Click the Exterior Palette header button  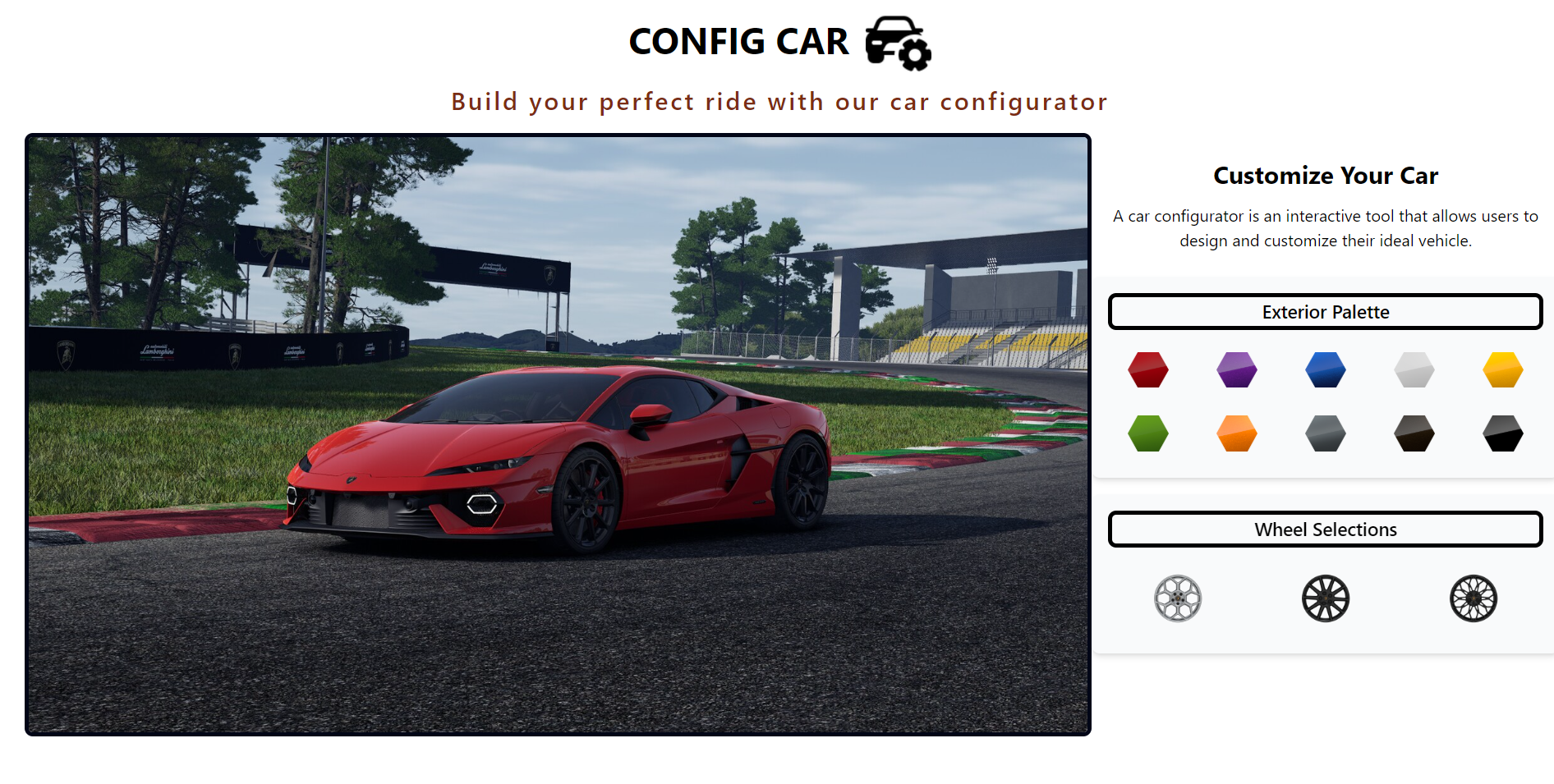point(1325,312)
